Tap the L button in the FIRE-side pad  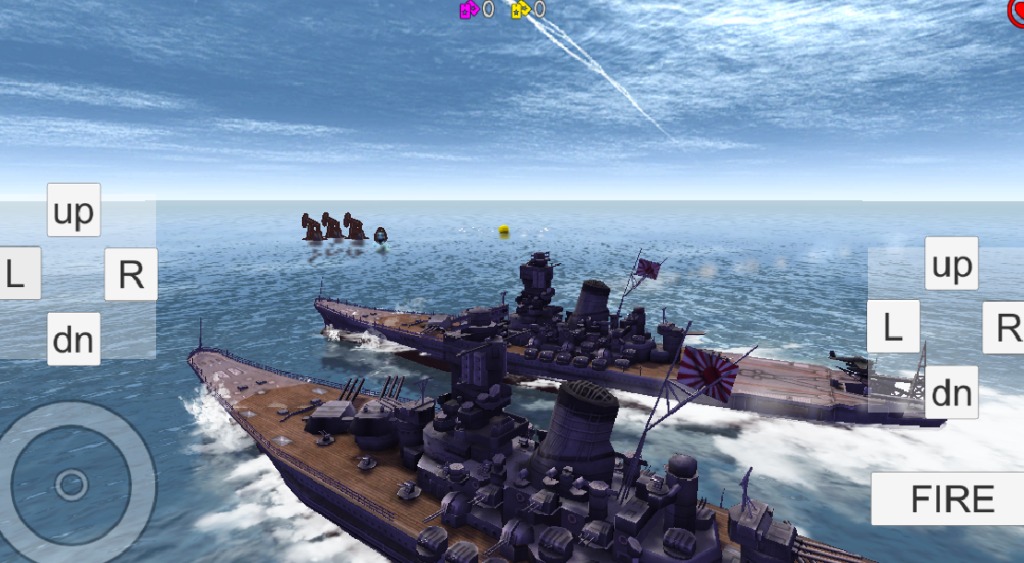(892, 326)
